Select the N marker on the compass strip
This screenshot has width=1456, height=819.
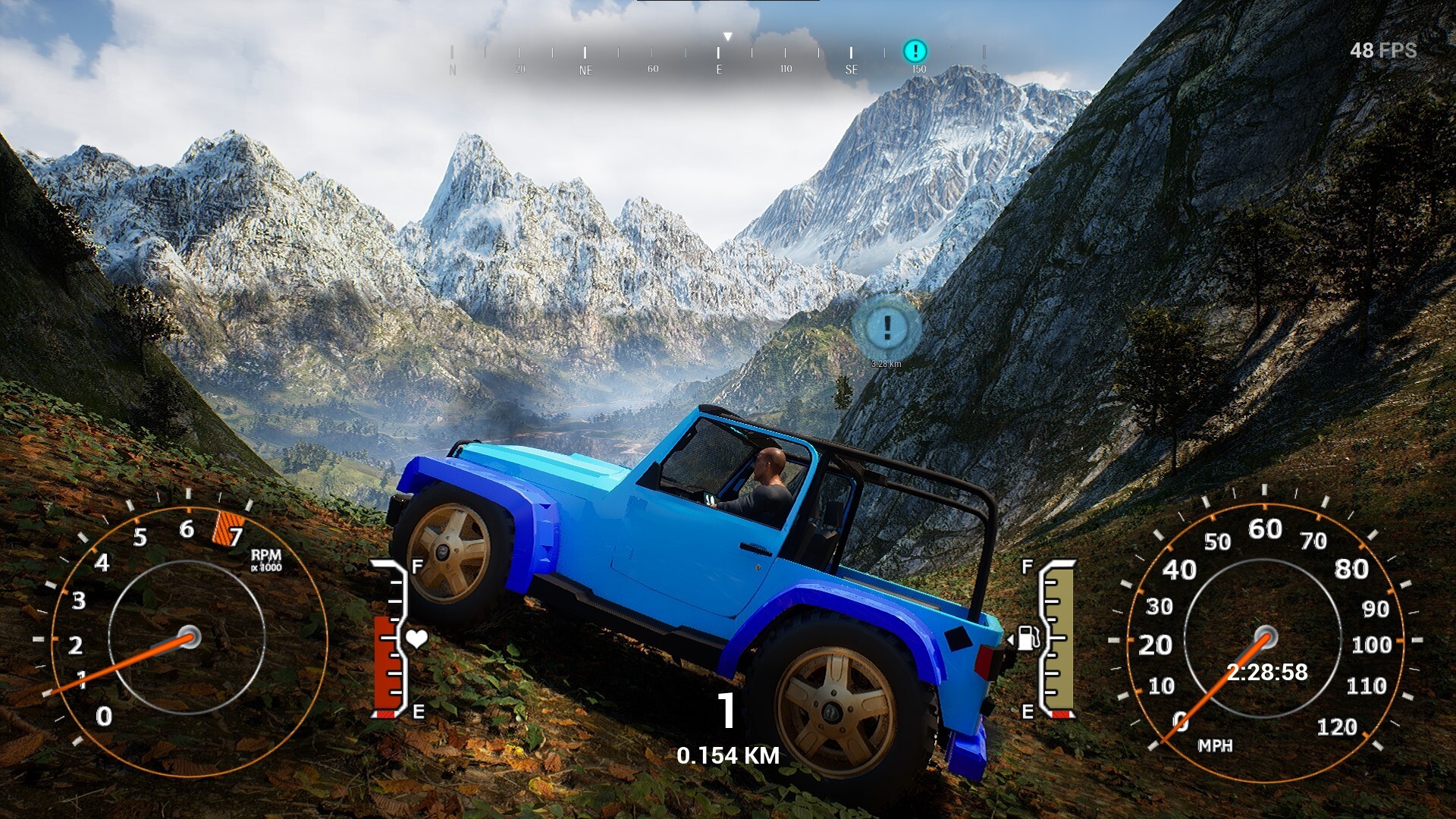pos(453,69)
